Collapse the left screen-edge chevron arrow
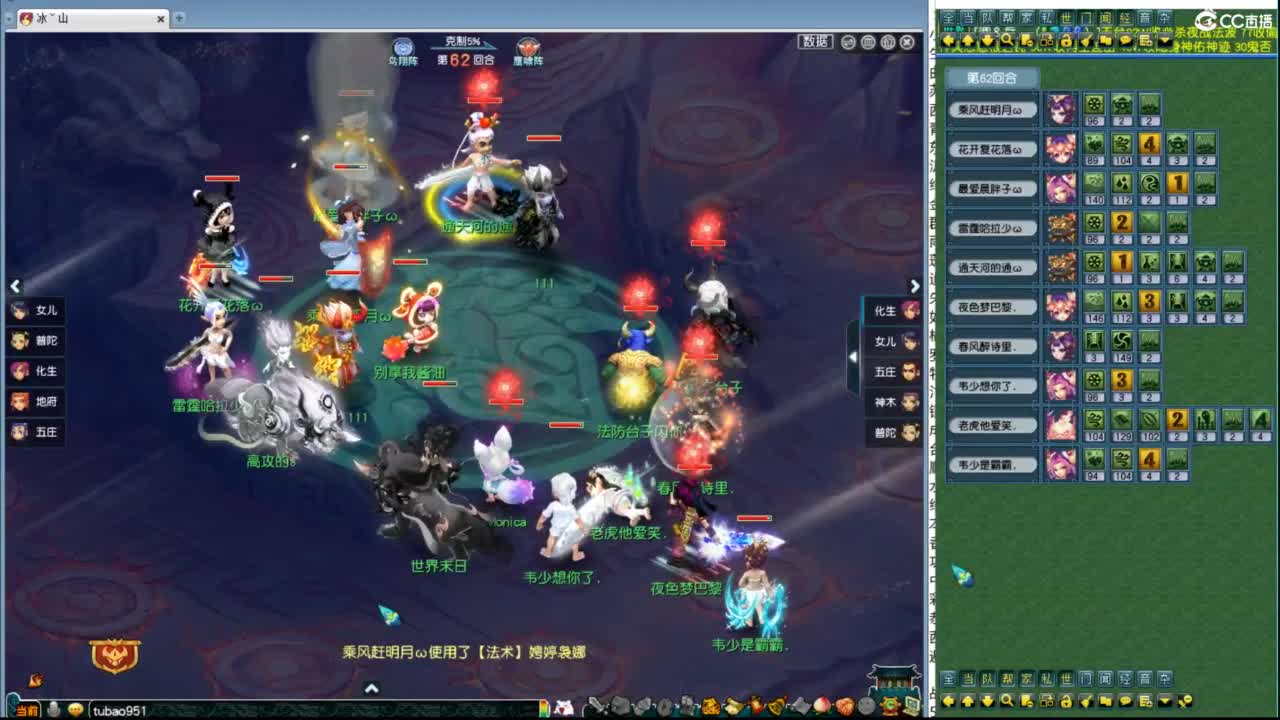The image size is (1280, 720). click(15, 286)
